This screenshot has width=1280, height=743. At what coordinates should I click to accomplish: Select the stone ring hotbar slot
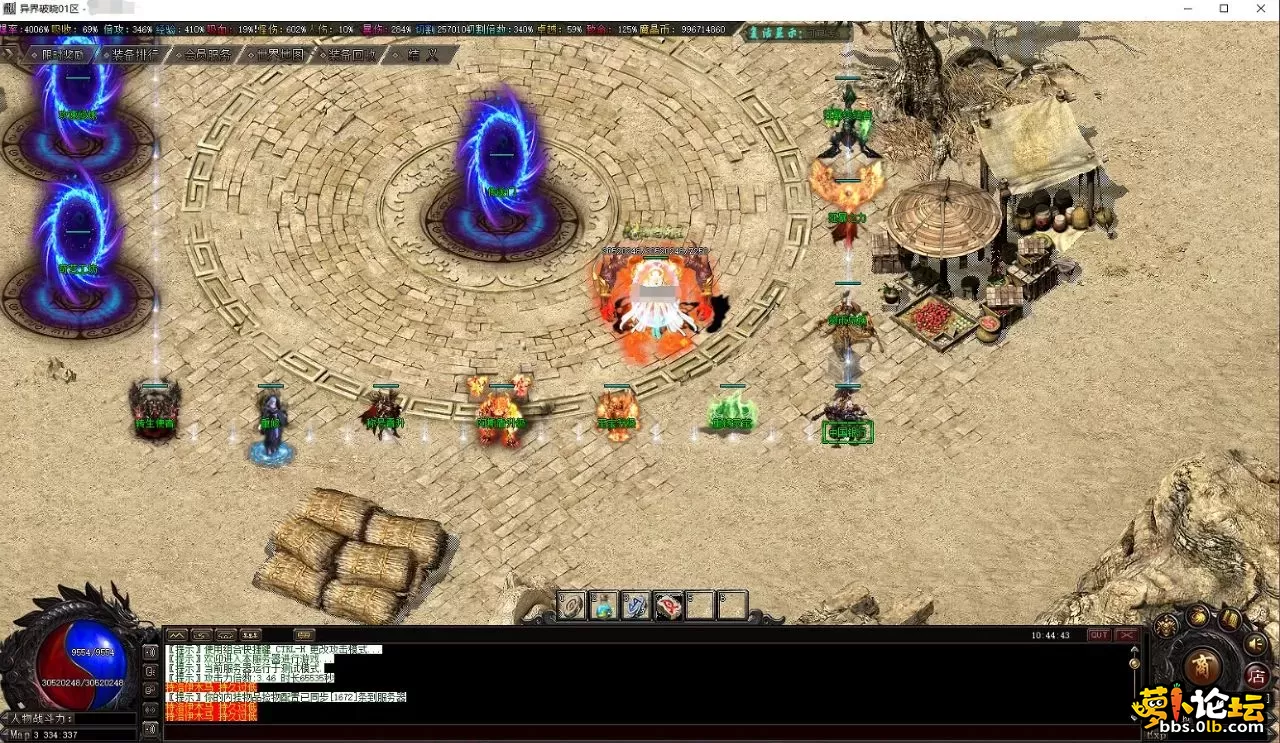point(572,605)
